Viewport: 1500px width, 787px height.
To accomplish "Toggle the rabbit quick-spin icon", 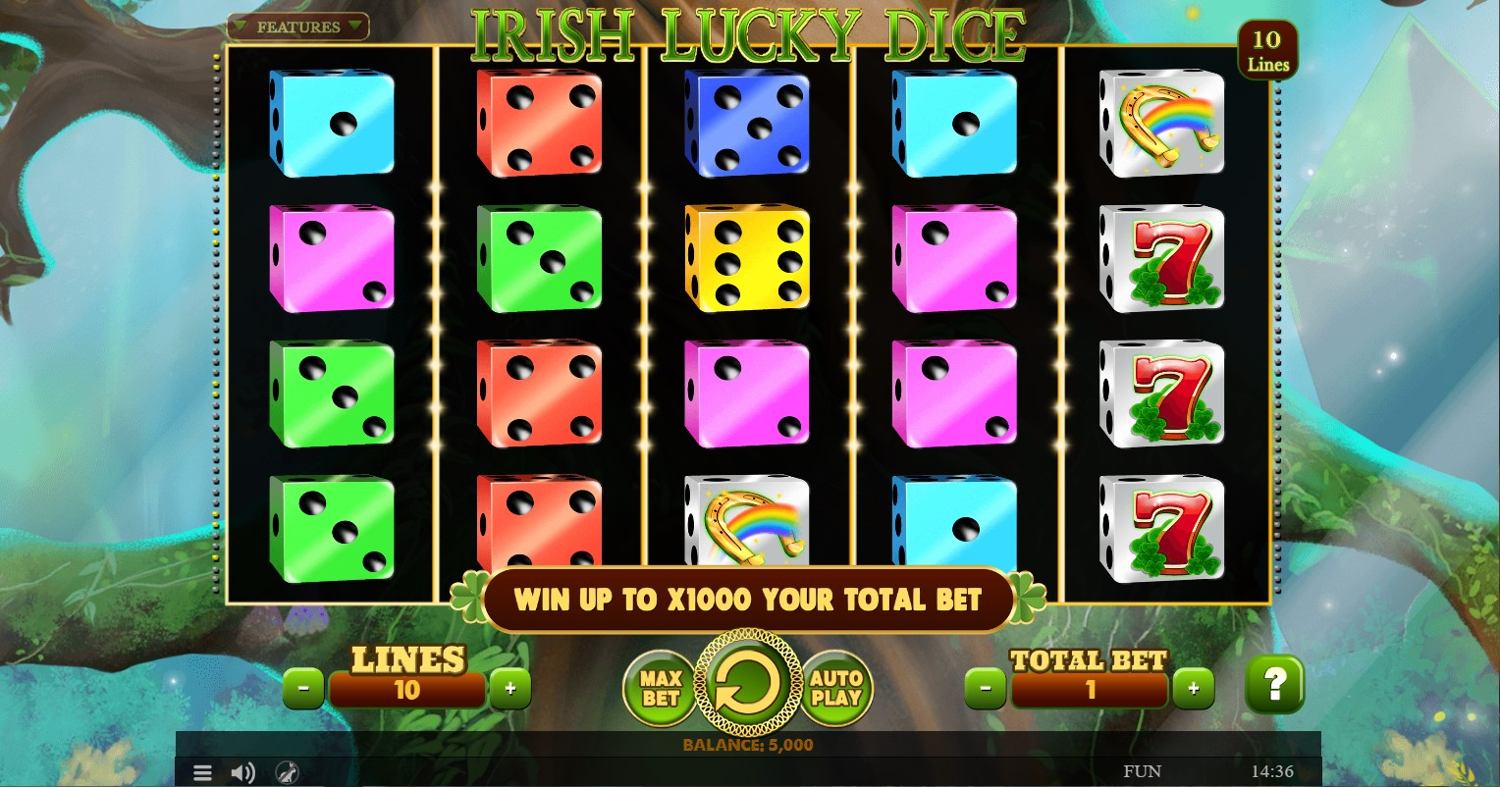I will (286, 772).
